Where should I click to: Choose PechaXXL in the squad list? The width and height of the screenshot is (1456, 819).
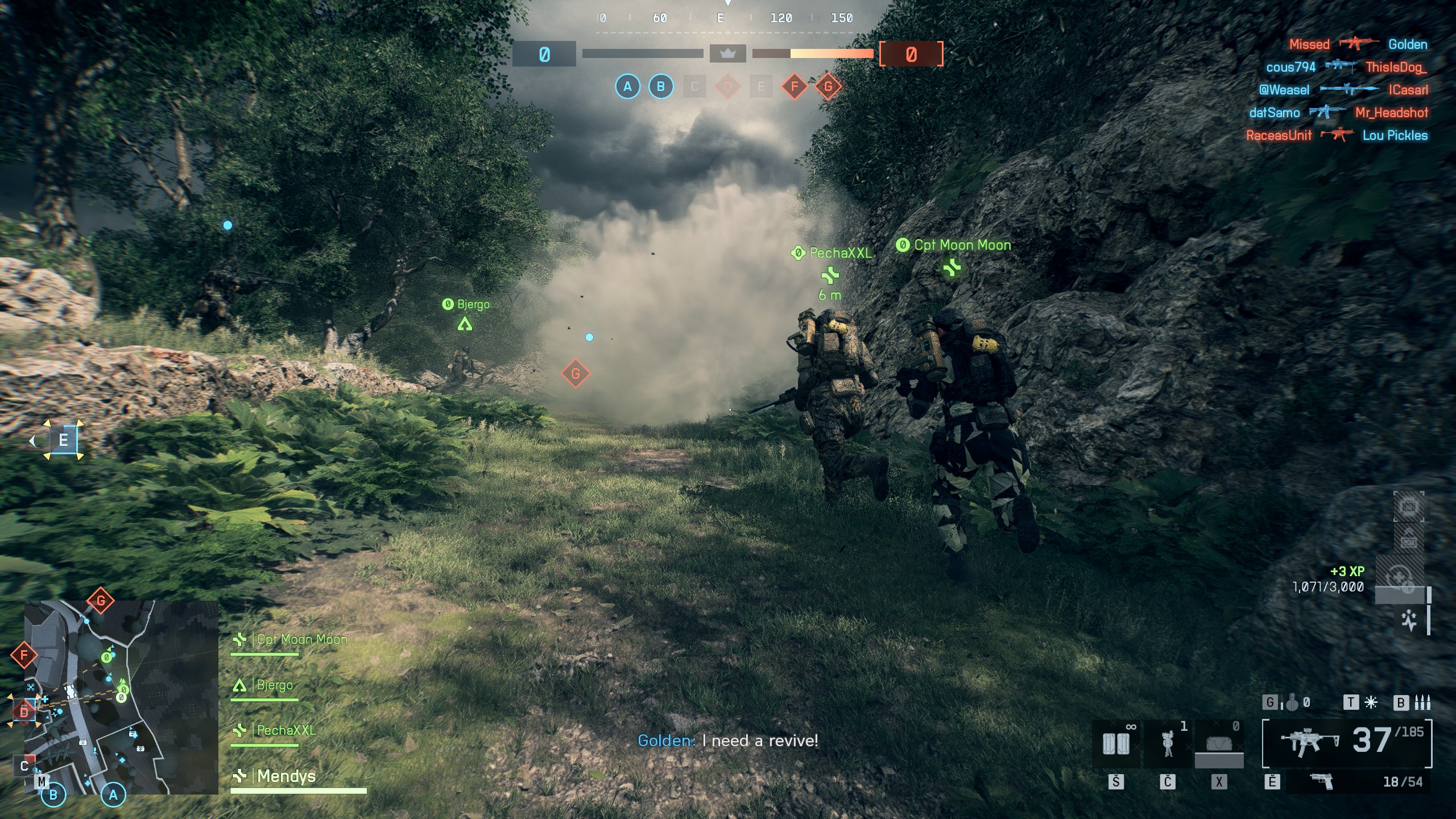tap(286, 731)
